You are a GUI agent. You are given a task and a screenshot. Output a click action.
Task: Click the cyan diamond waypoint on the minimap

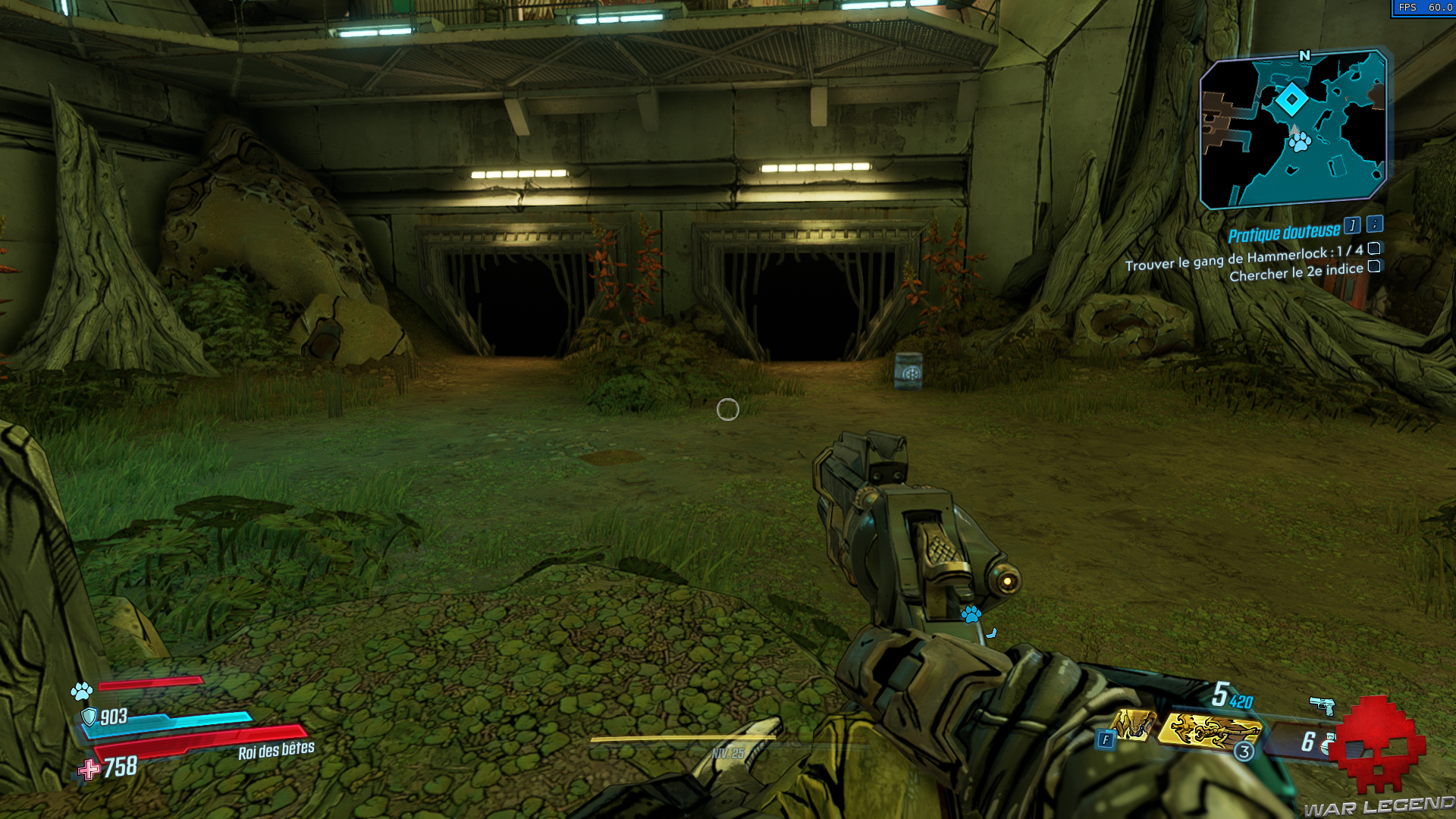coord(1293,99)
